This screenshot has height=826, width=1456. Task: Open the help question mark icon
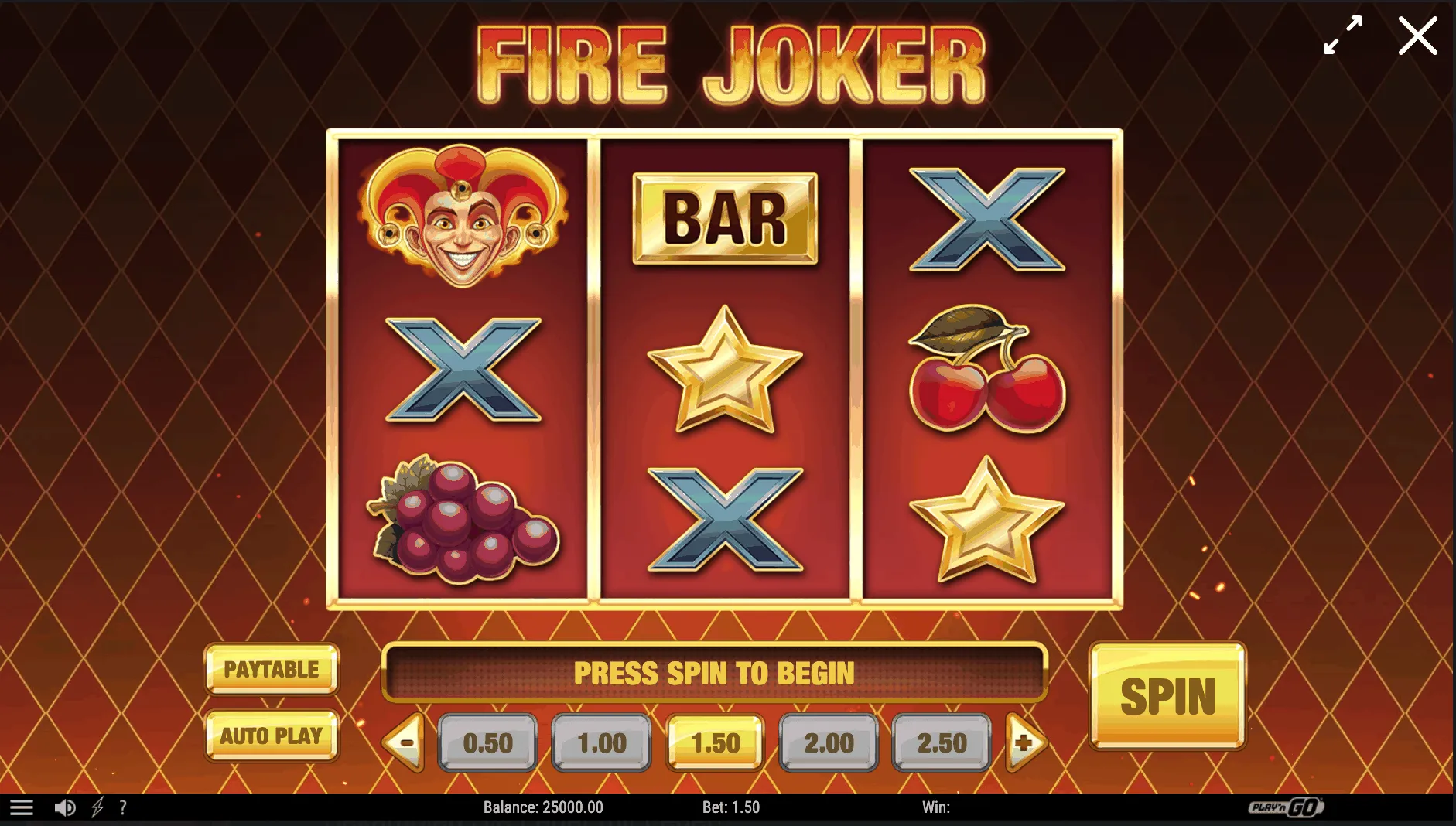click(124, 807)
